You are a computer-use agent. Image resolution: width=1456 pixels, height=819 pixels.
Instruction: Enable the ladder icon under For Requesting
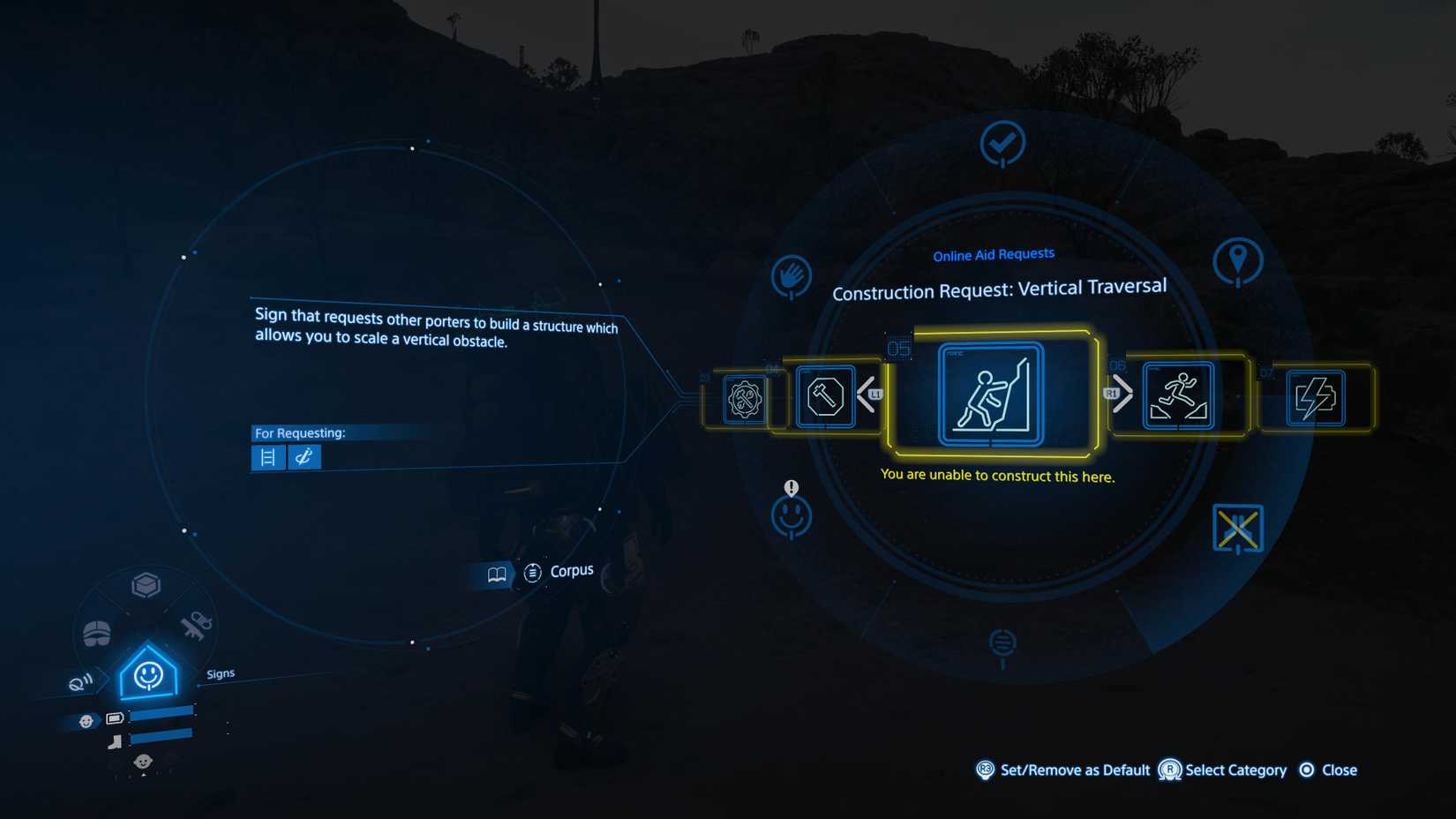[x=268, y=457]
